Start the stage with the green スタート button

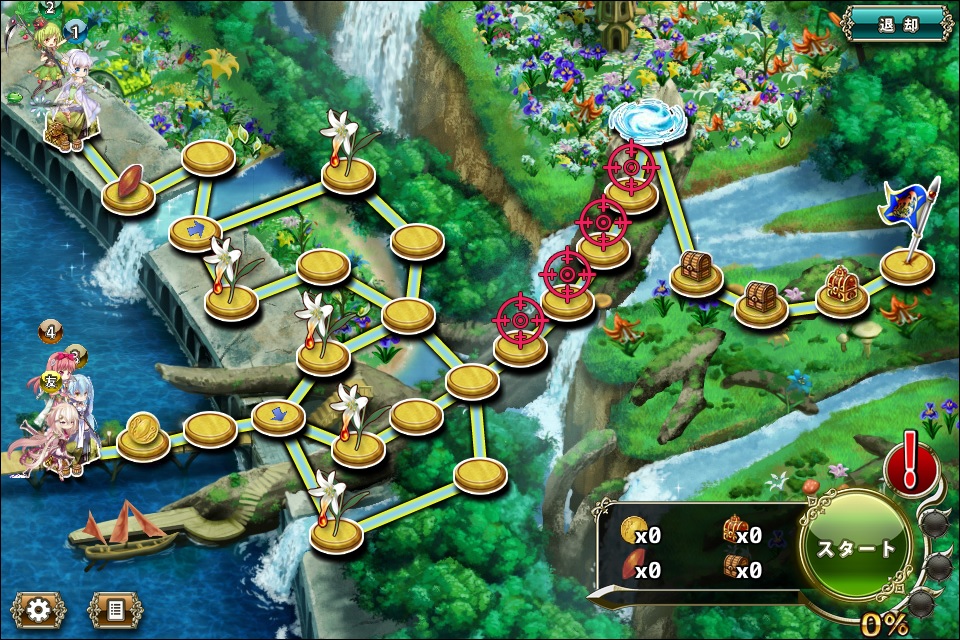click(x=857, y=548)
